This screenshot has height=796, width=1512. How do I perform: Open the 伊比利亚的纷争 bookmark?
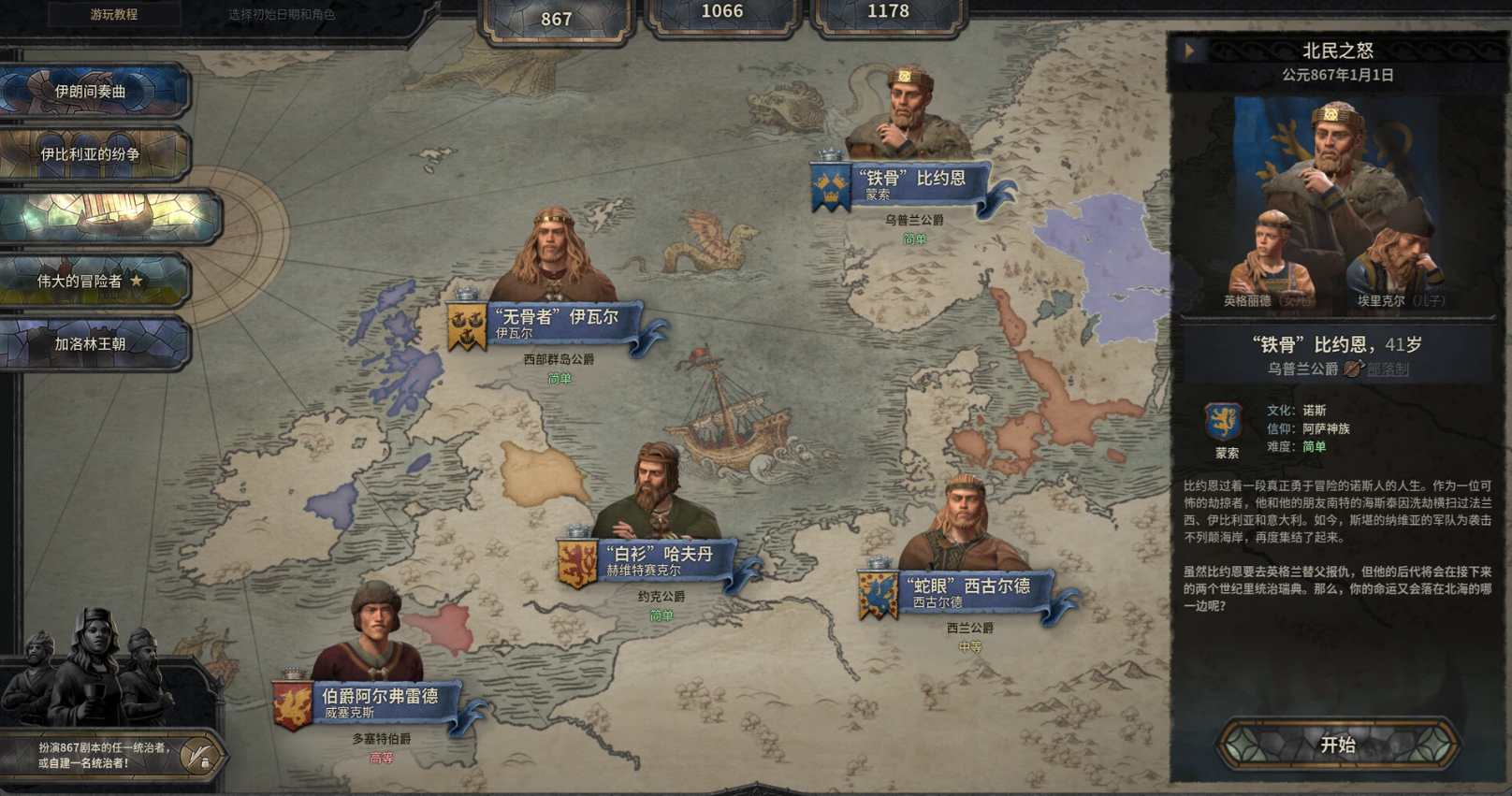coord(92,154)
